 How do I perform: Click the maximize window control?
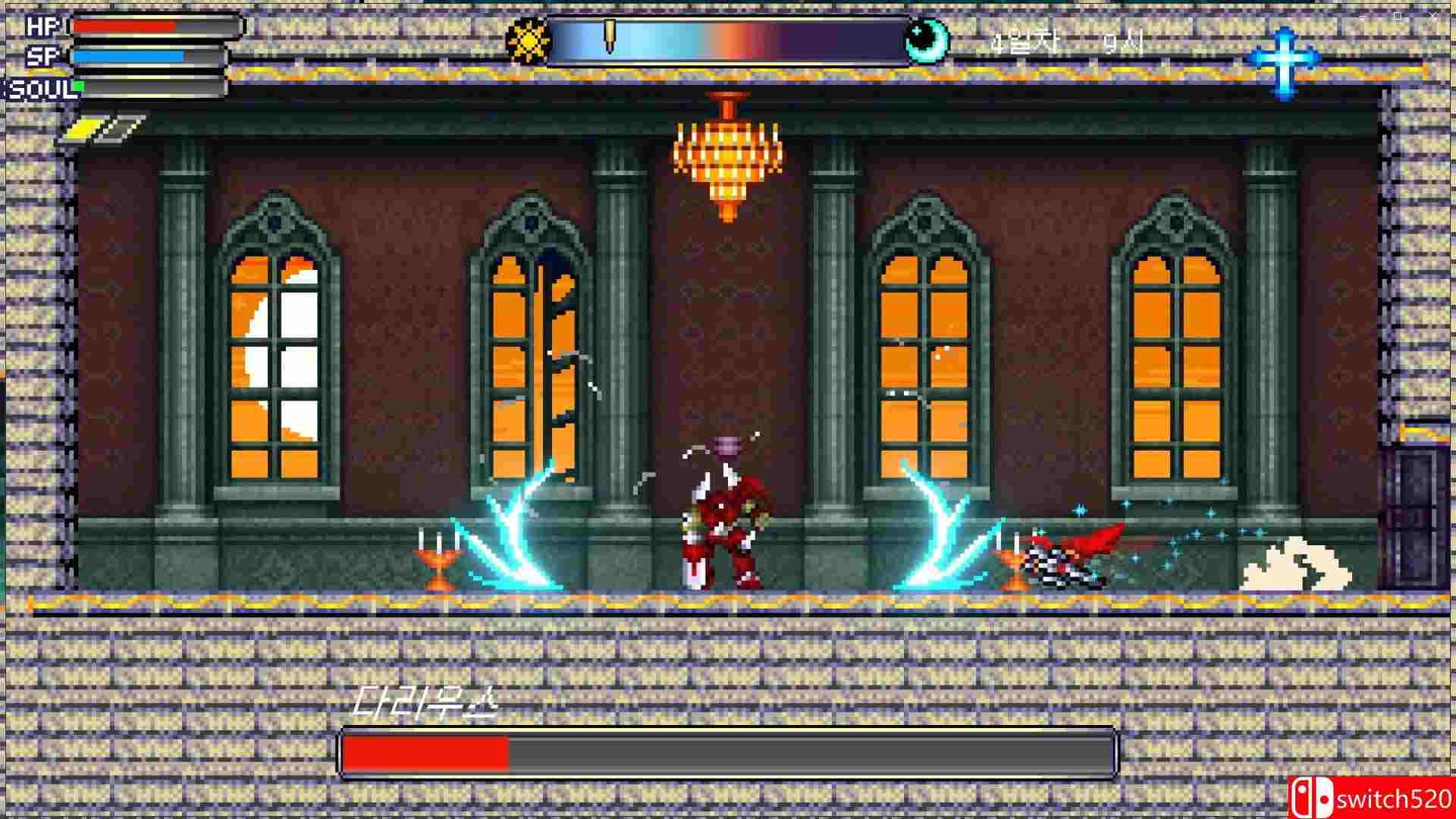[1398, 15]
